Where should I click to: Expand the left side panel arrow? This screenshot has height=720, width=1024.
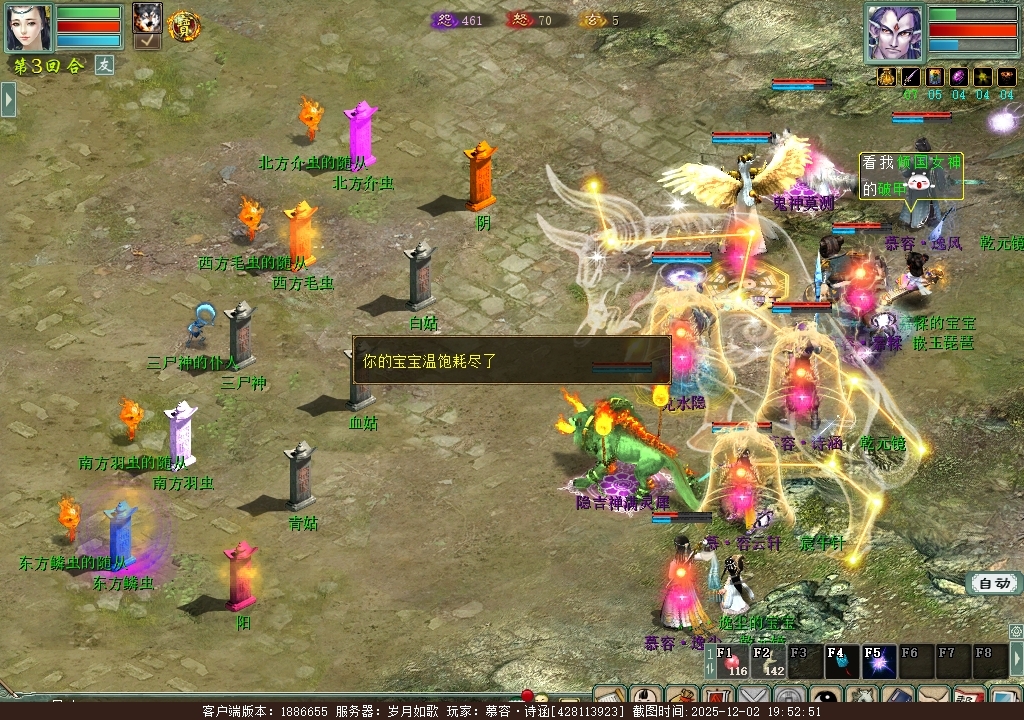[x=8, y=99]
